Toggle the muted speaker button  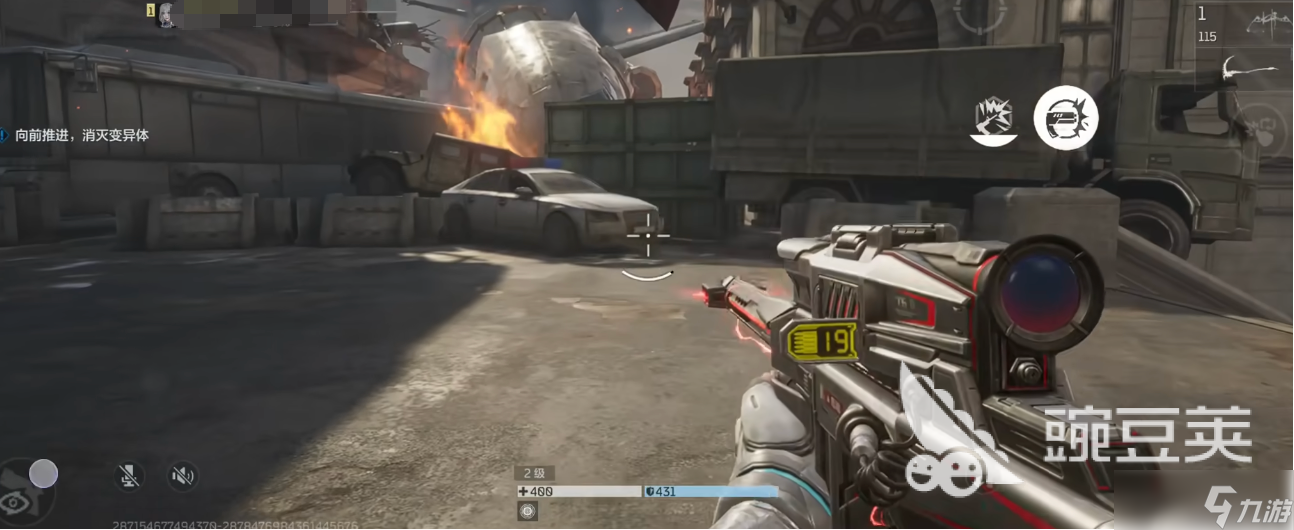pyautogui.click(x=182, y=476)
